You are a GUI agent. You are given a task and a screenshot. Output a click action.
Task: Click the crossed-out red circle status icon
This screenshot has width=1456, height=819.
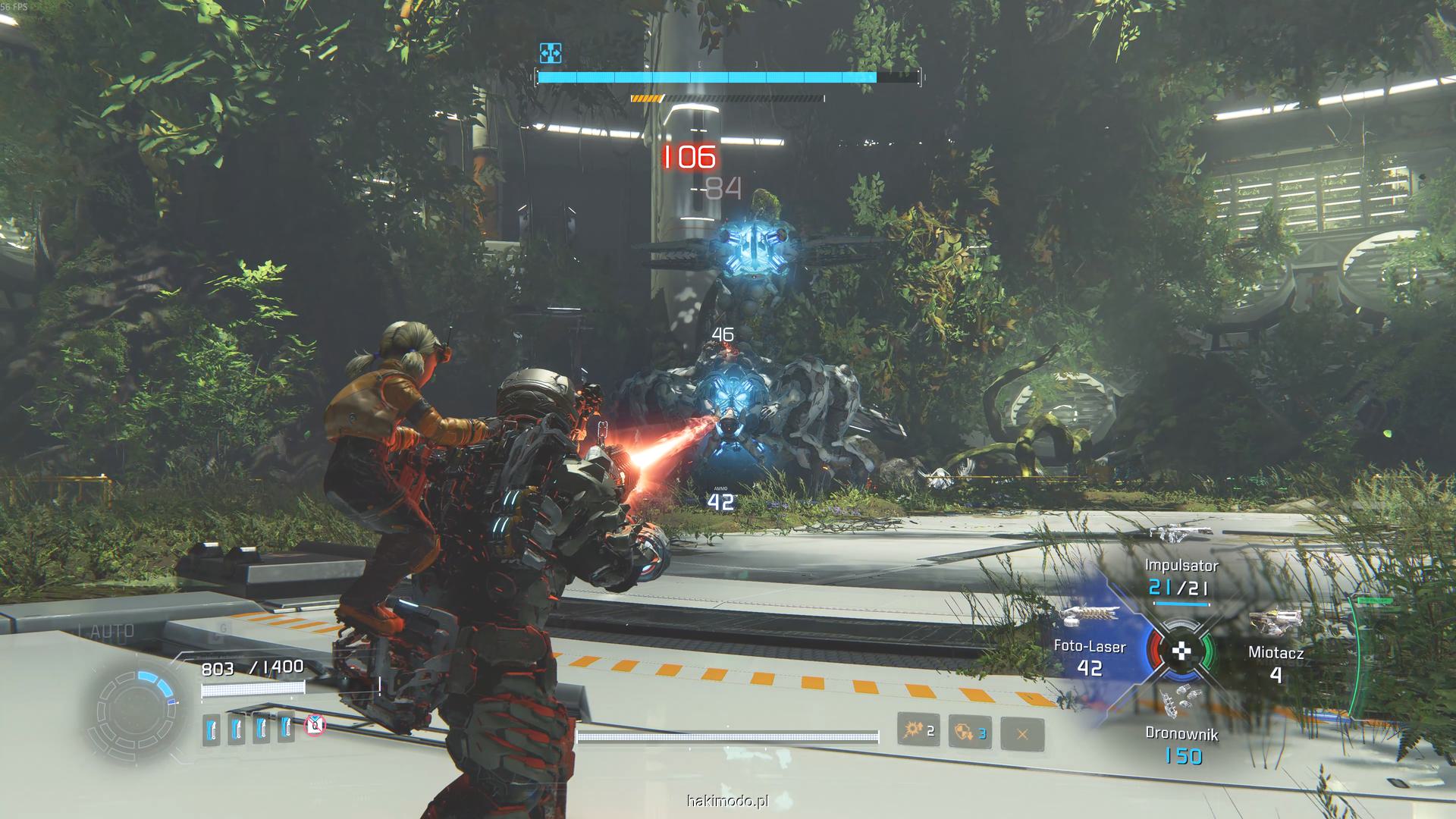click(315, 726)
